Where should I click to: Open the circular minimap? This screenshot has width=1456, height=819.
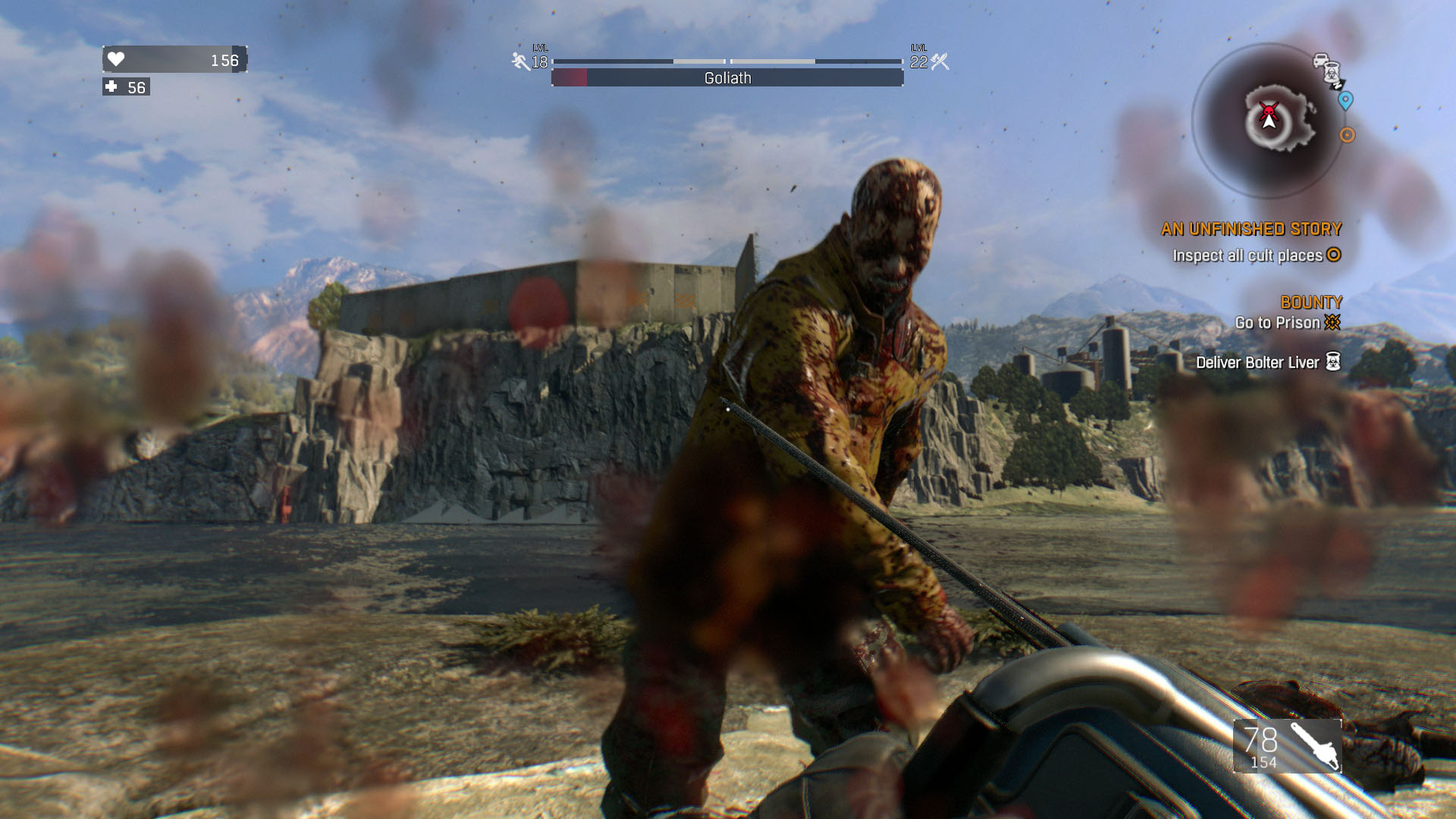point(1268,120)
